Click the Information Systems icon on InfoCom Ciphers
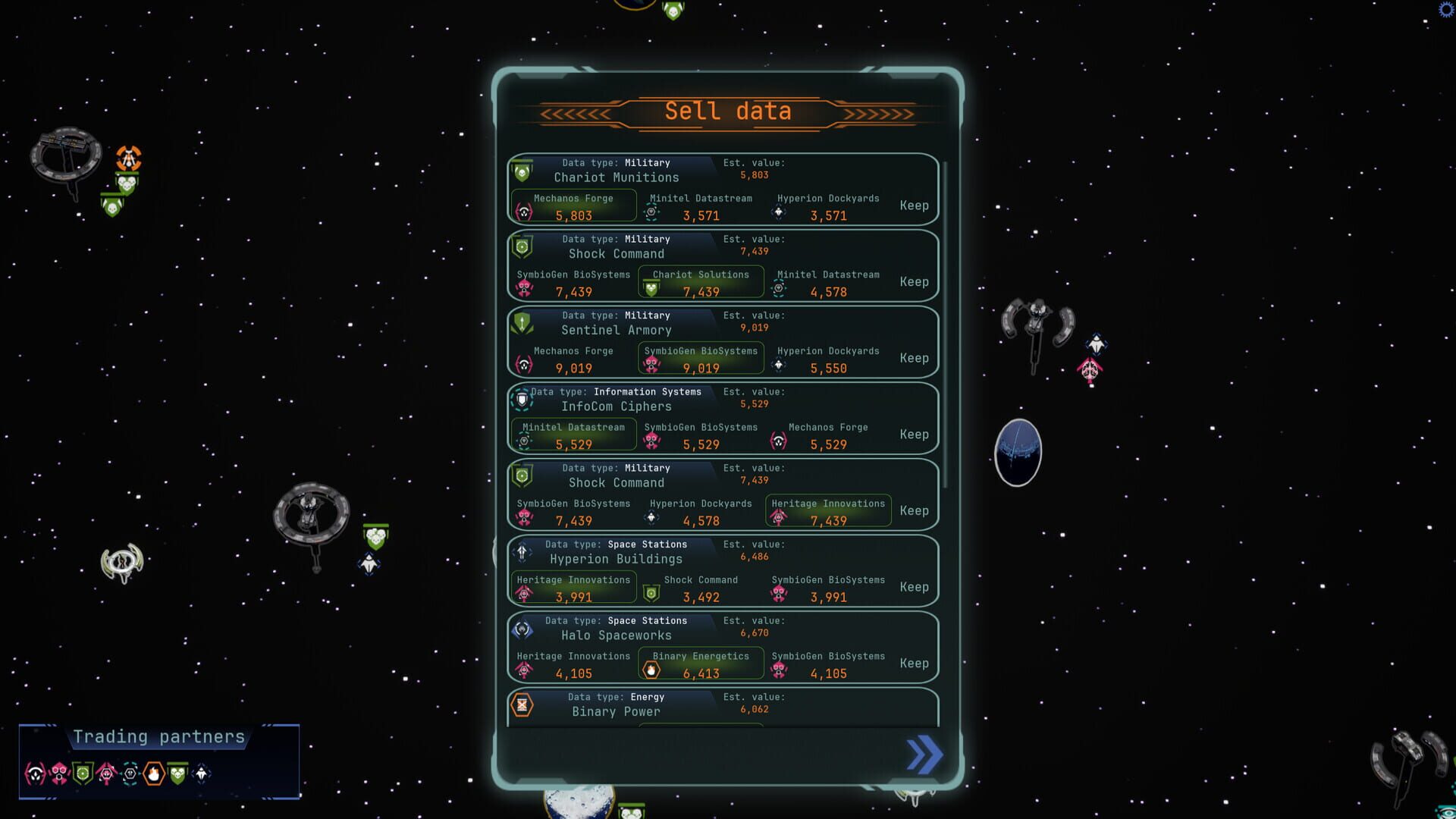 [522, 400]
